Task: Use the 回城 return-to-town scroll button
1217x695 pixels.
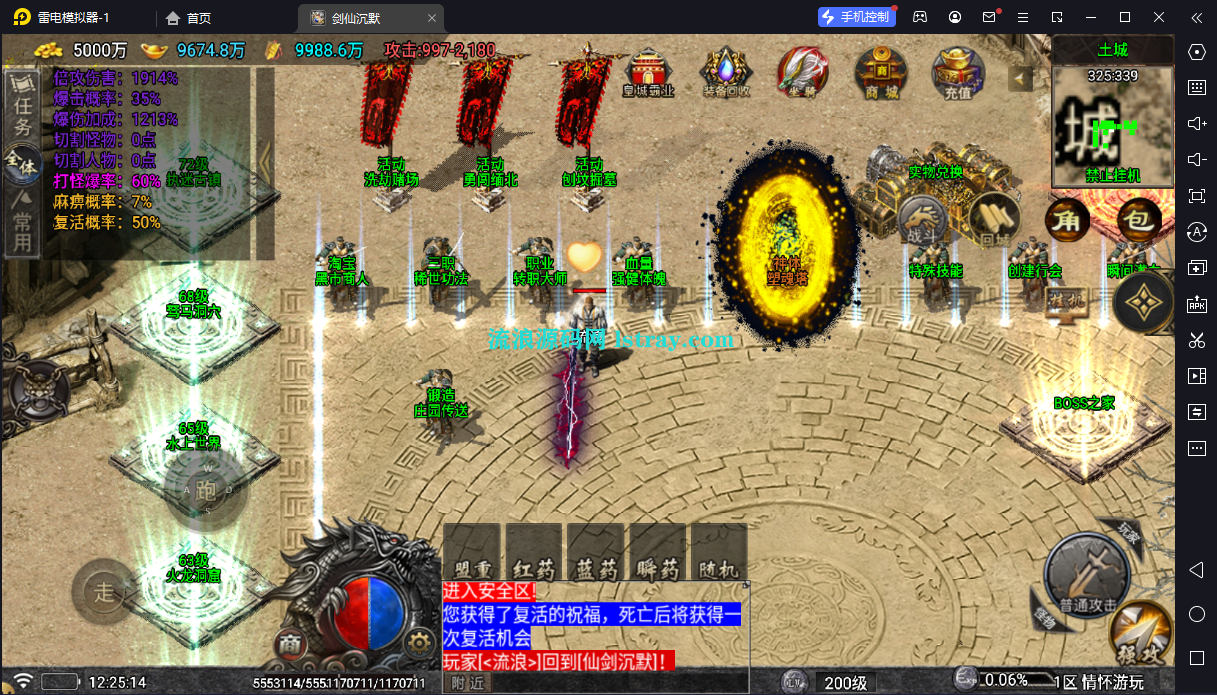Action: point(994,219)
